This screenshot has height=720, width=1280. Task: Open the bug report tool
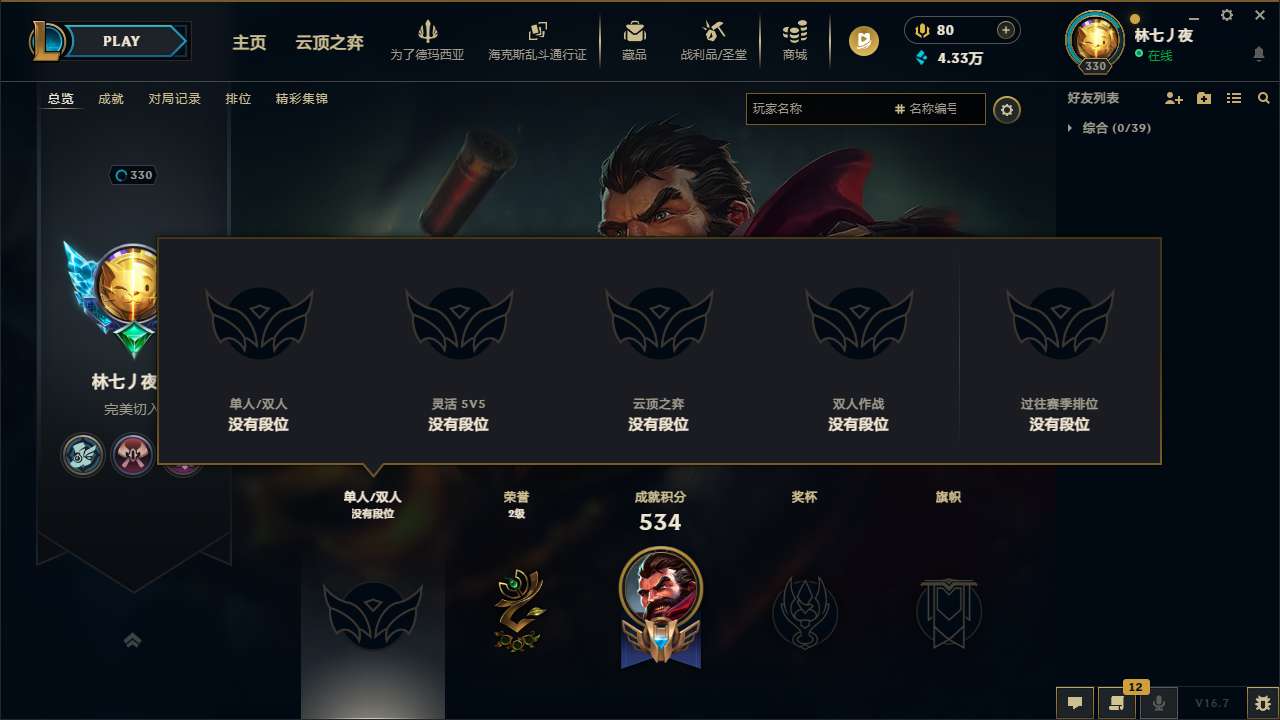tap(1262, 703)
